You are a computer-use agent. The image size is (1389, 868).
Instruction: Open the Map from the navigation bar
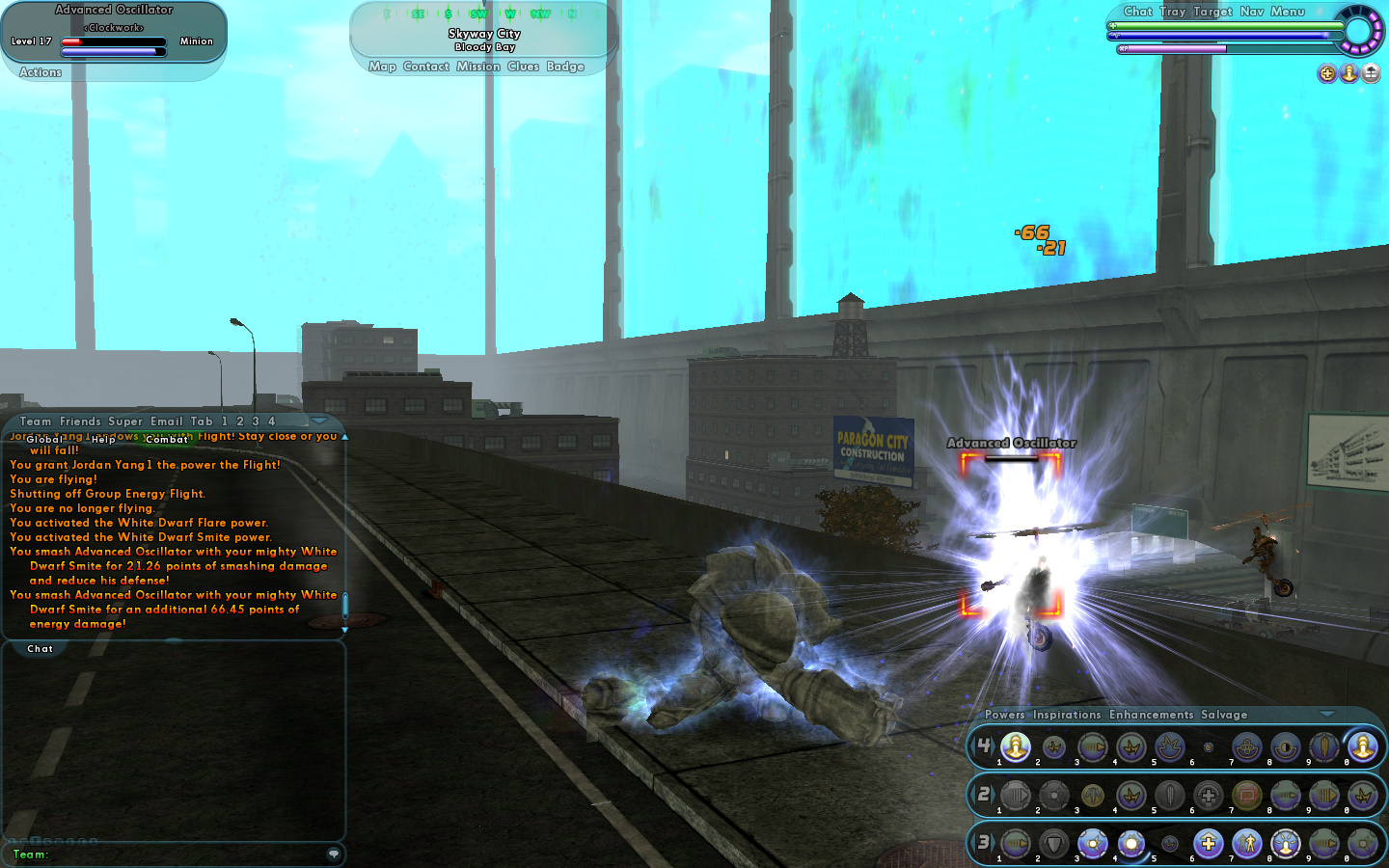[382, 67]
